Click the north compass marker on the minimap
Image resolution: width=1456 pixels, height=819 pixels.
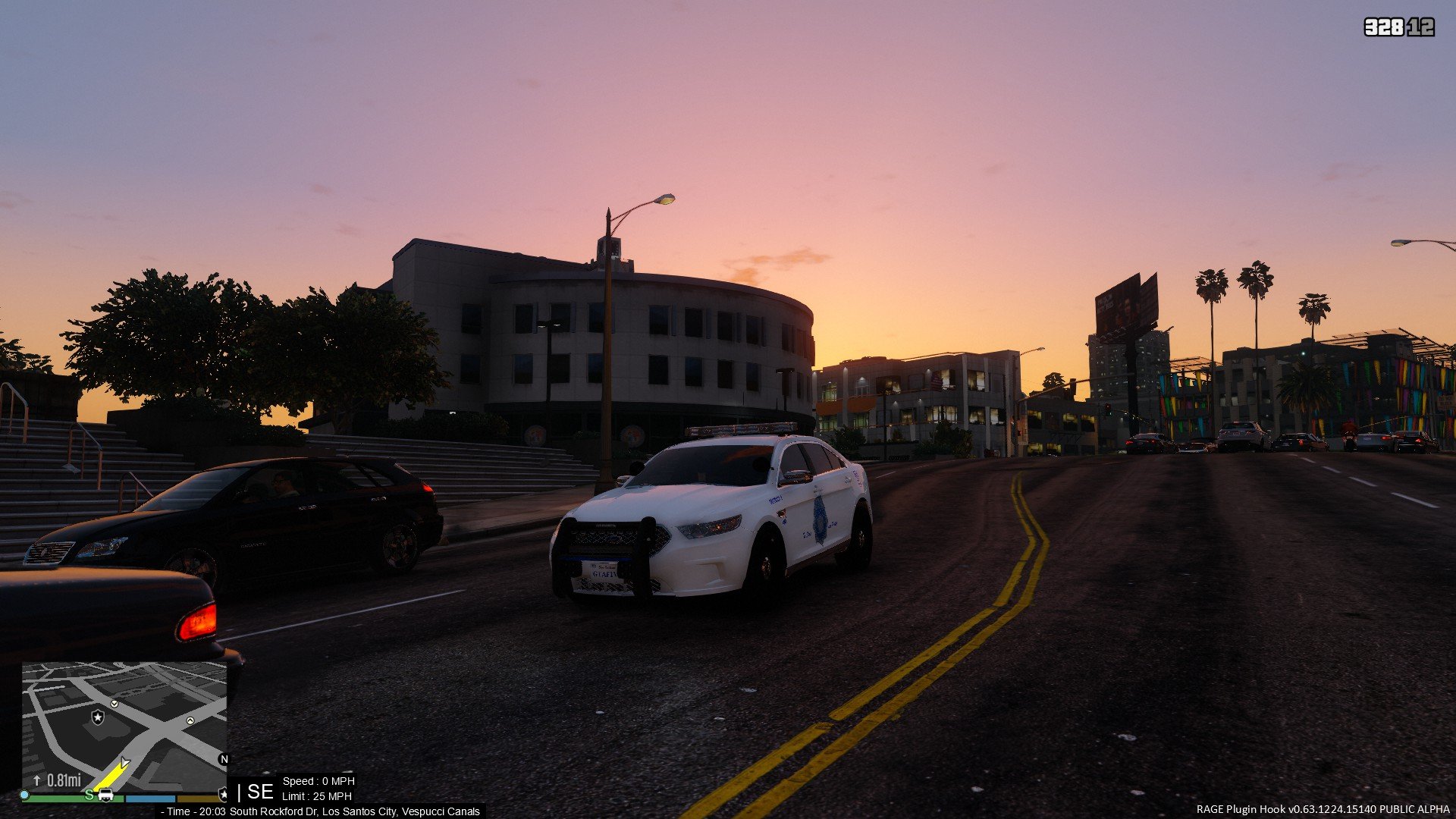point(224,759)
